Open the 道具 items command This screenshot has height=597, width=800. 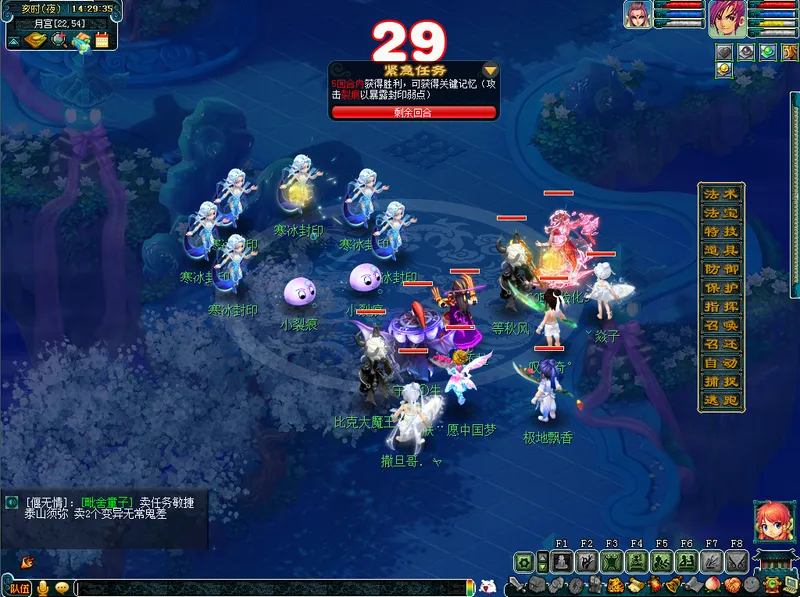(721, 250)
